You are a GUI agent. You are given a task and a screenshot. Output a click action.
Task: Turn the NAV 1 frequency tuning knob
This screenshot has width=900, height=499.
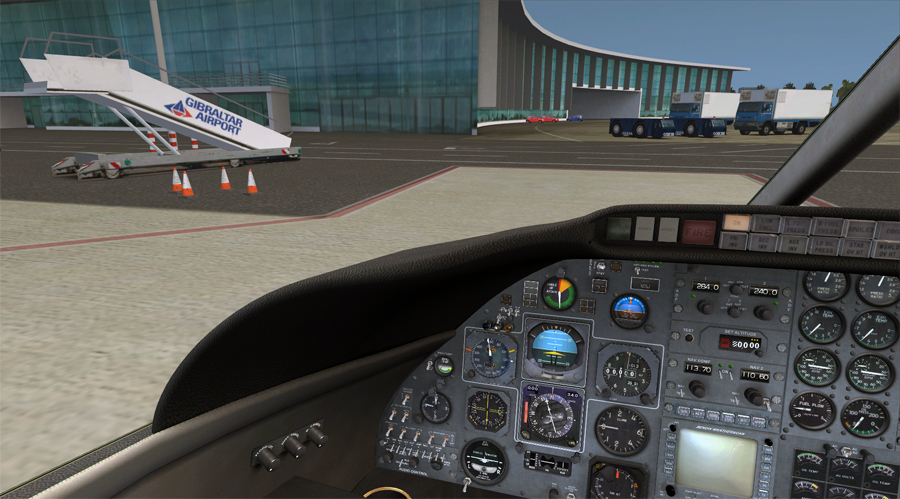click(699, 388)
